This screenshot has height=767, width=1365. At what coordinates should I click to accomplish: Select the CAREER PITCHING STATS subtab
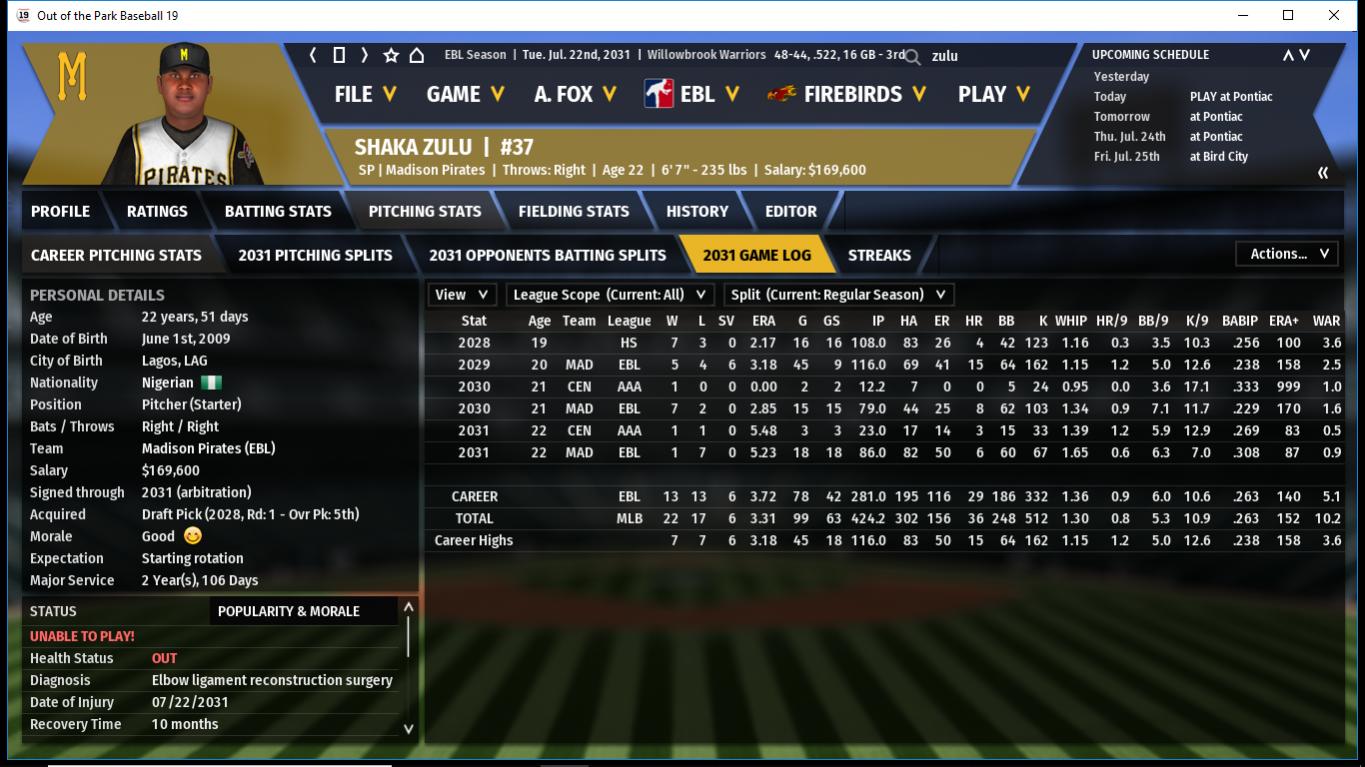tap(116, 255)
